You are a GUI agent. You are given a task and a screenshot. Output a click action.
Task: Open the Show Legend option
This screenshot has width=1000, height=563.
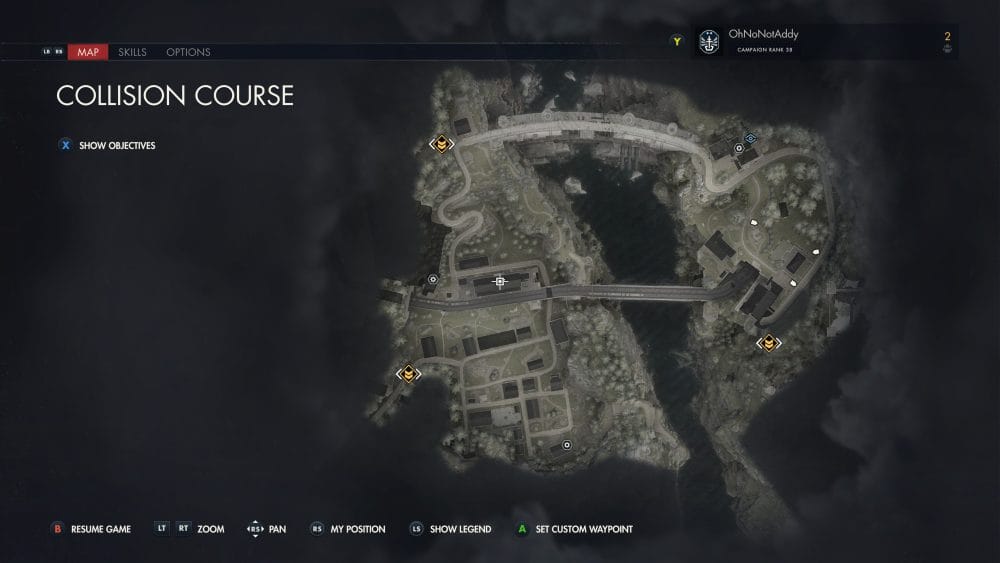pyautogui.click(x=462, y=529)
